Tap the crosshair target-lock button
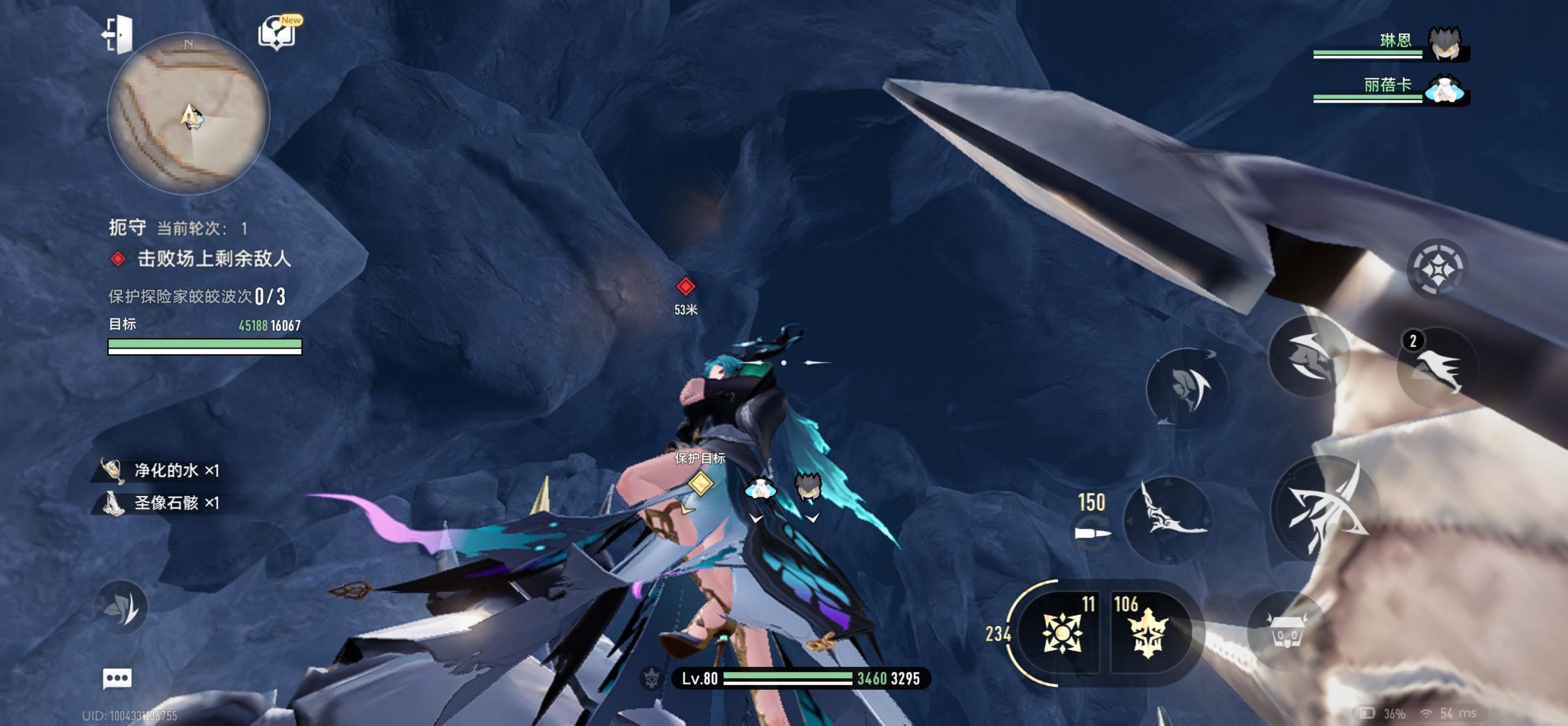 pos(1437,269)
